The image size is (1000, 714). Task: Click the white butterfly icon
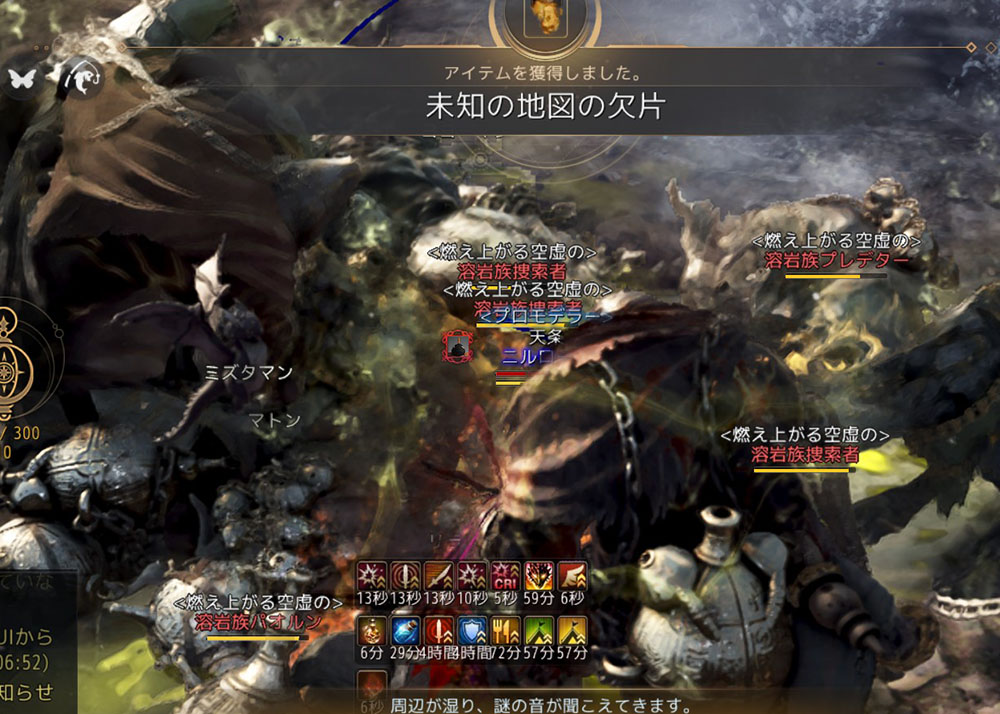point(22,78)
